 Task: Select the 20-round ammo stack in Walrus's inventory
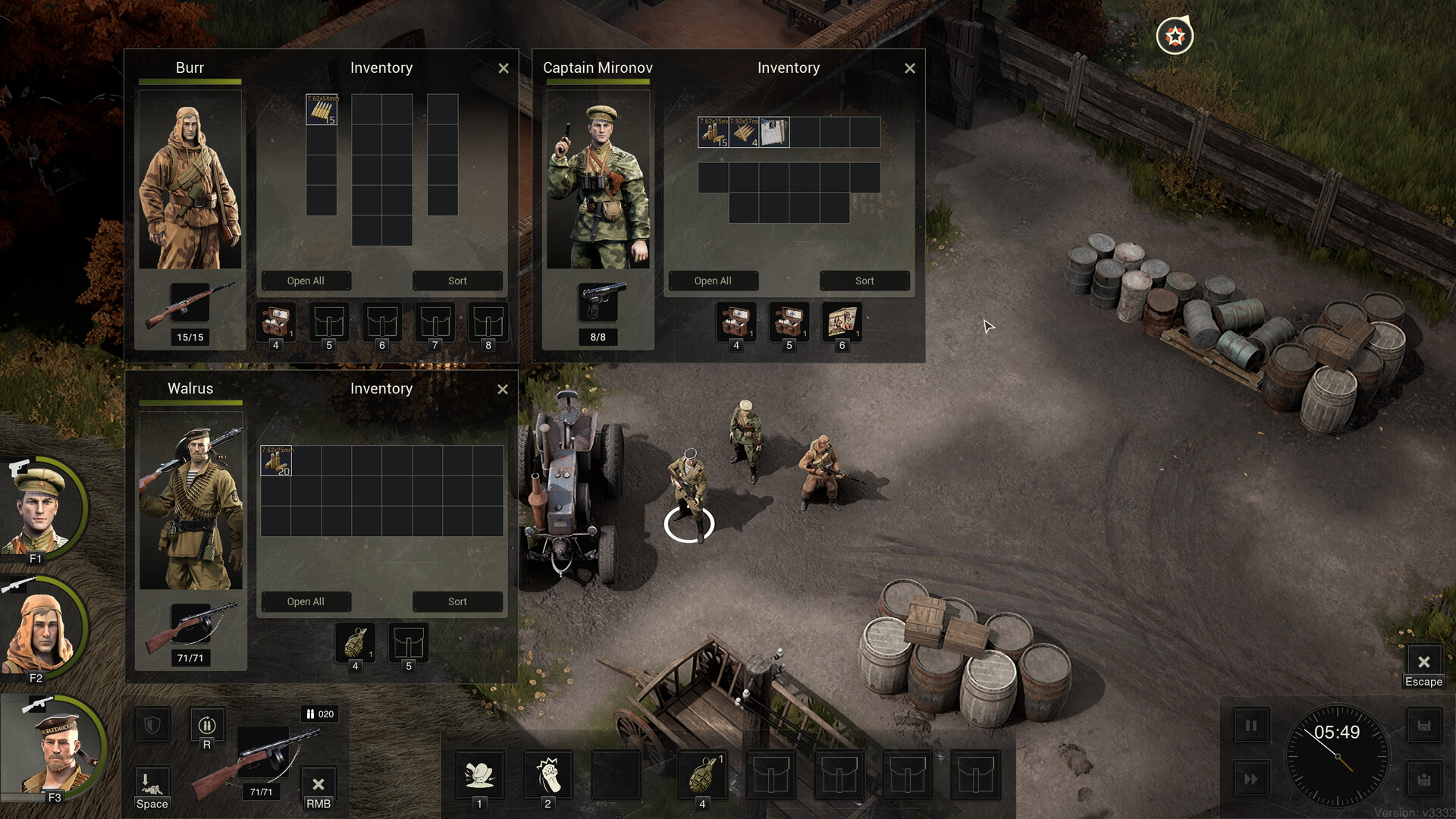tap(276, 460)
